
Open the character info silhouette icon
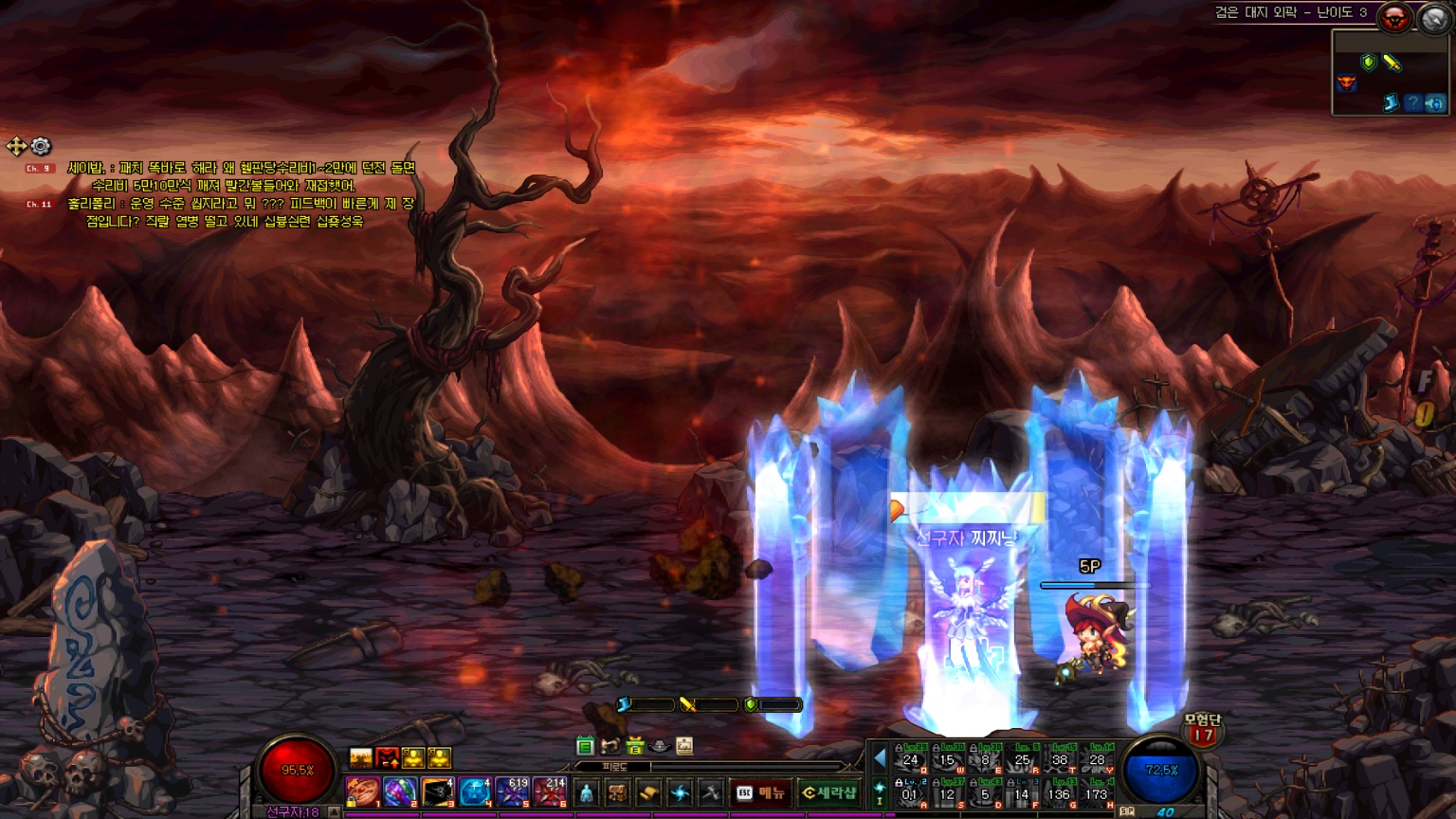pos(587,792)
